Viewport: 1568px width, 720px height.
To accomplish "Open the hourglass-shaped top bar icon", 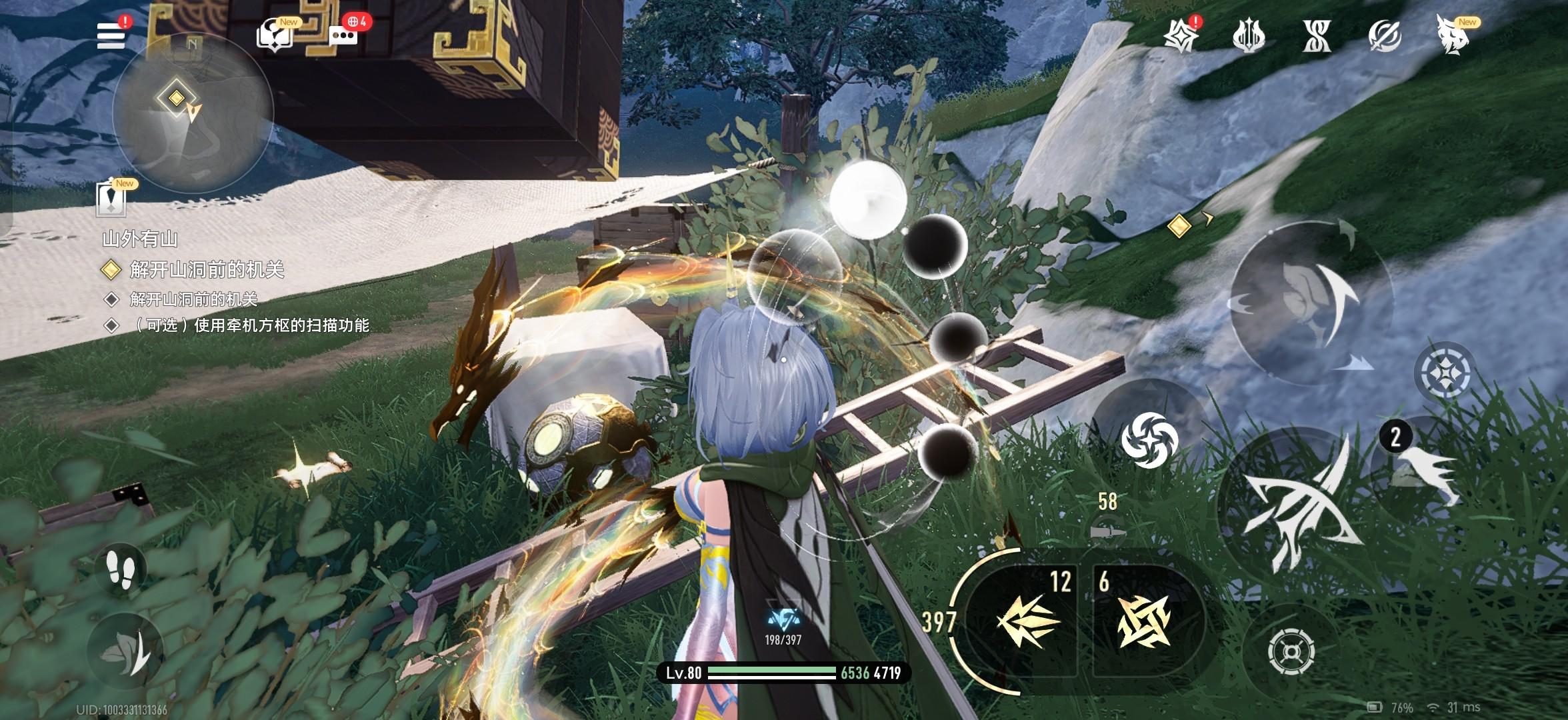I will point(1317,36).
